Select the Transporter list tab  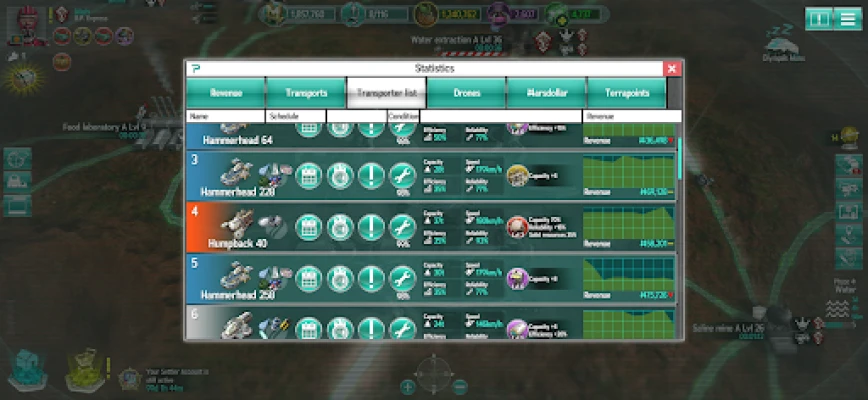click(x=386, y=93)
